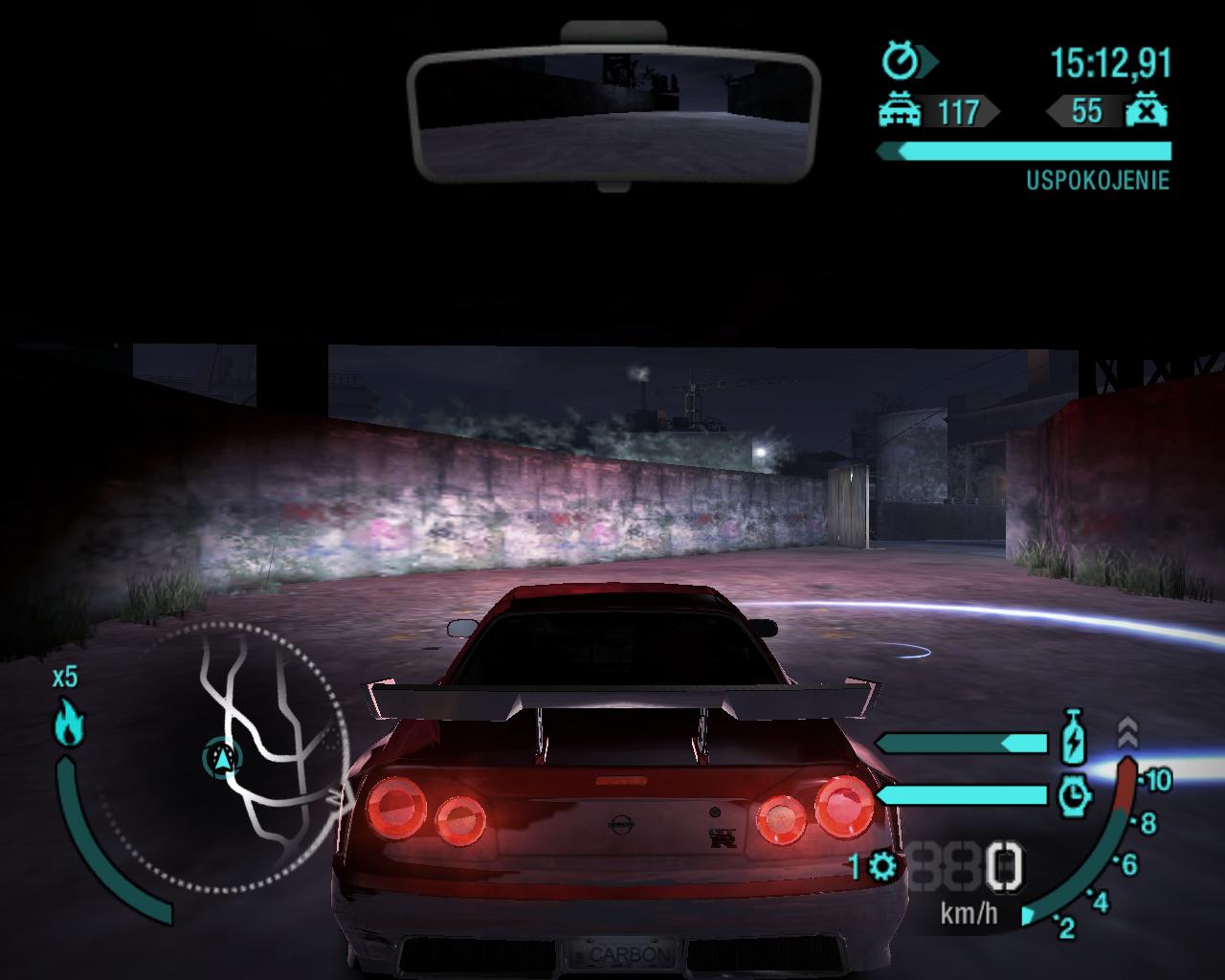Click the circular minimap
The height and width of the screenshot is (980, 1225).
[x=225, y=756]
